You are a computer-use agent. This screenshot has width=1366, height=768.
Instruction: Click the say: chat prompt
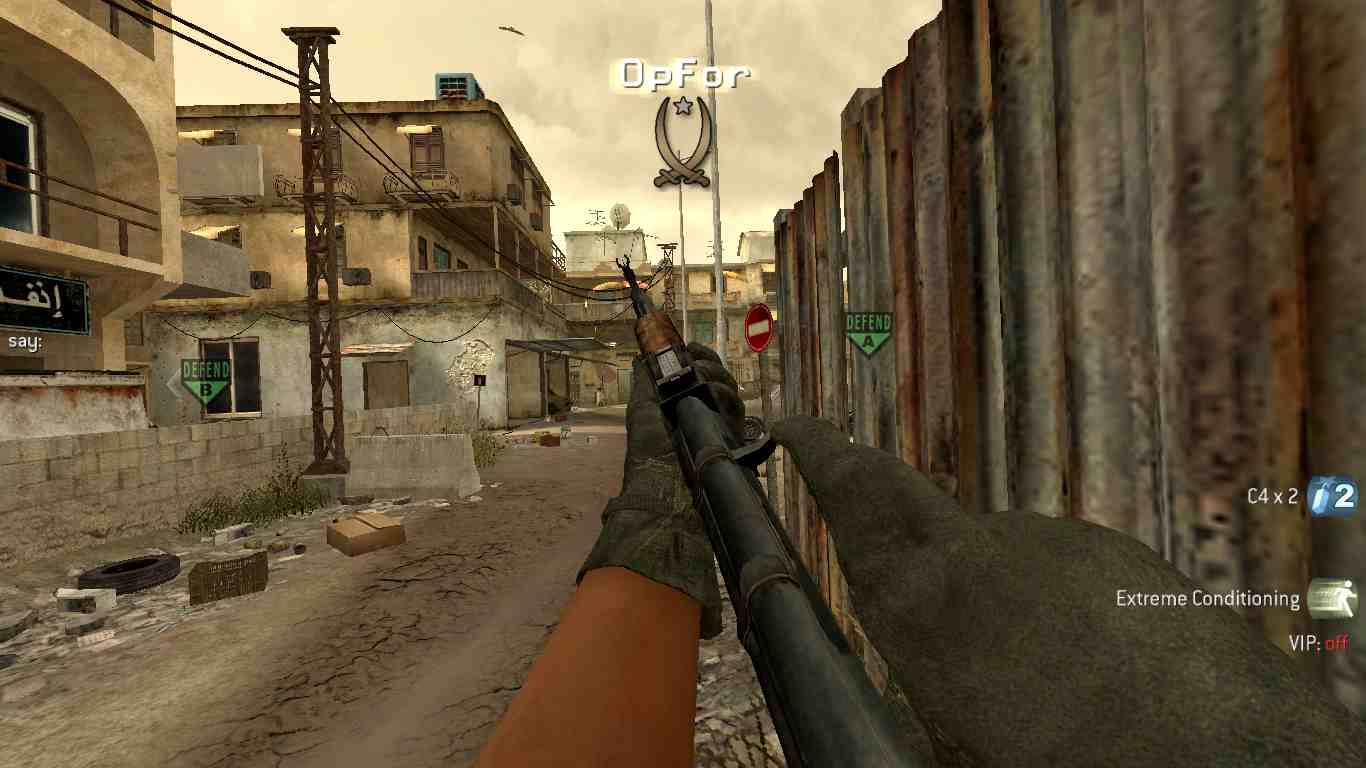click(x=23, y=341)
